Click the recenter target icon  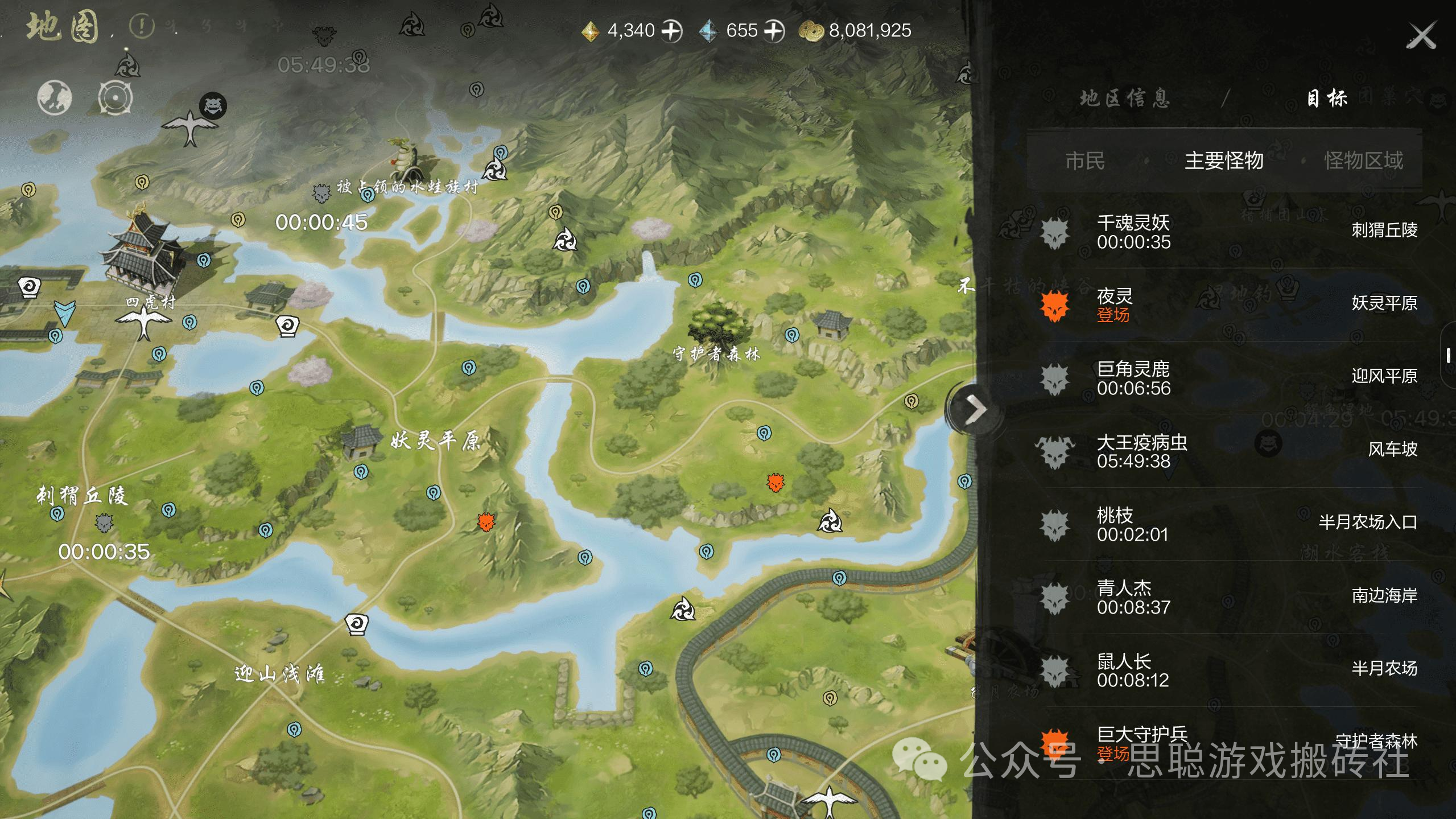[x=115, y=98]
